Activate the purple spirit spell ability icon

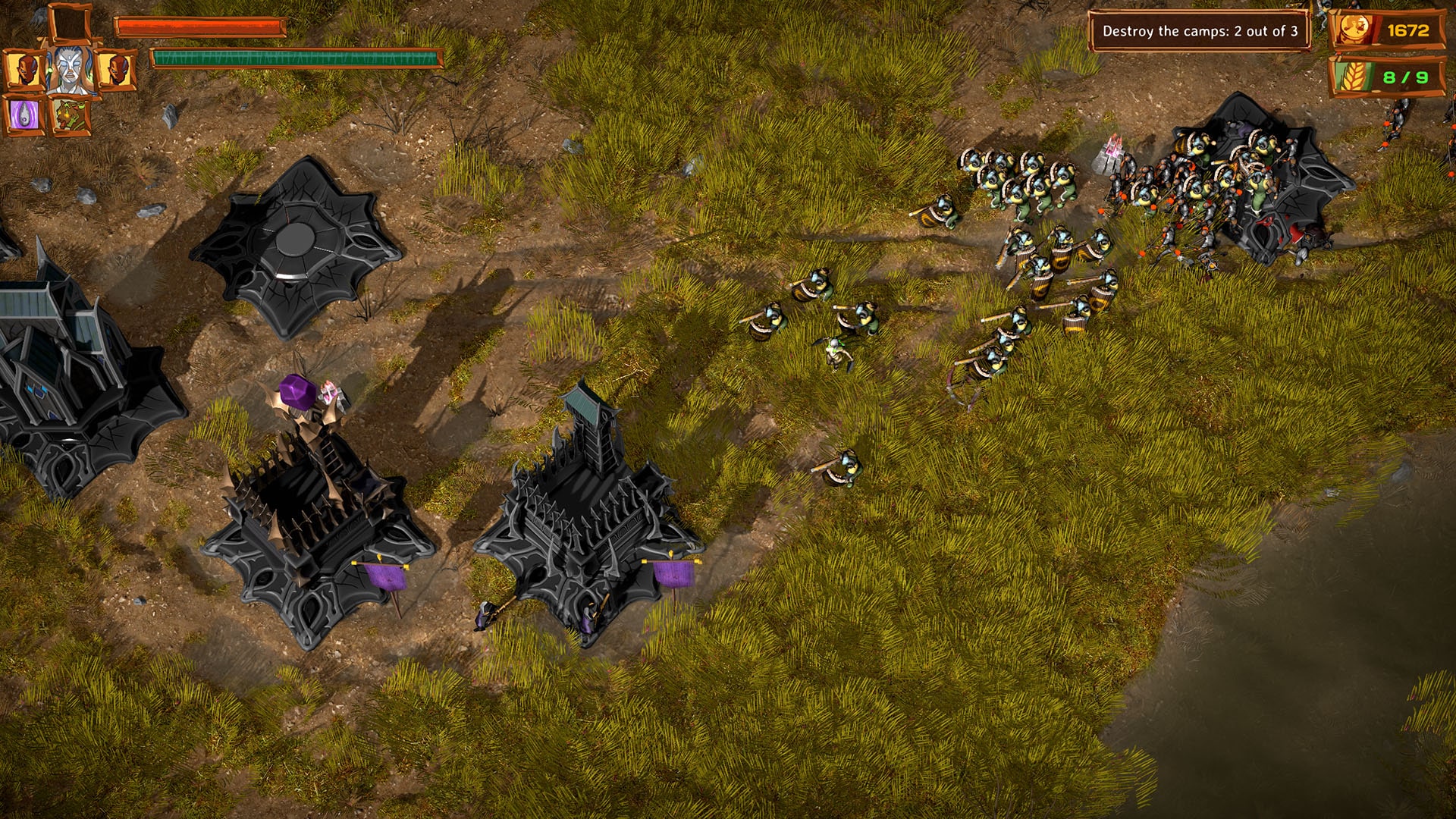click(24, 112)
